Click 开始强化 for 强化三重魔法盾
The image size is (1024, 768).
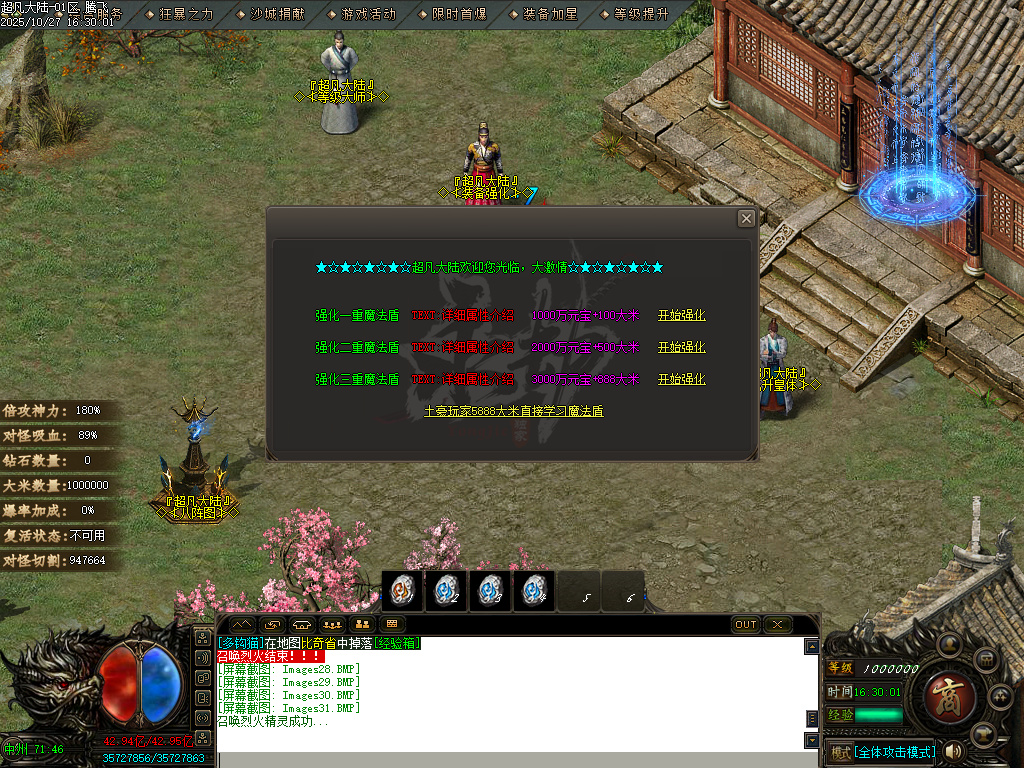[x=681, y=380]
